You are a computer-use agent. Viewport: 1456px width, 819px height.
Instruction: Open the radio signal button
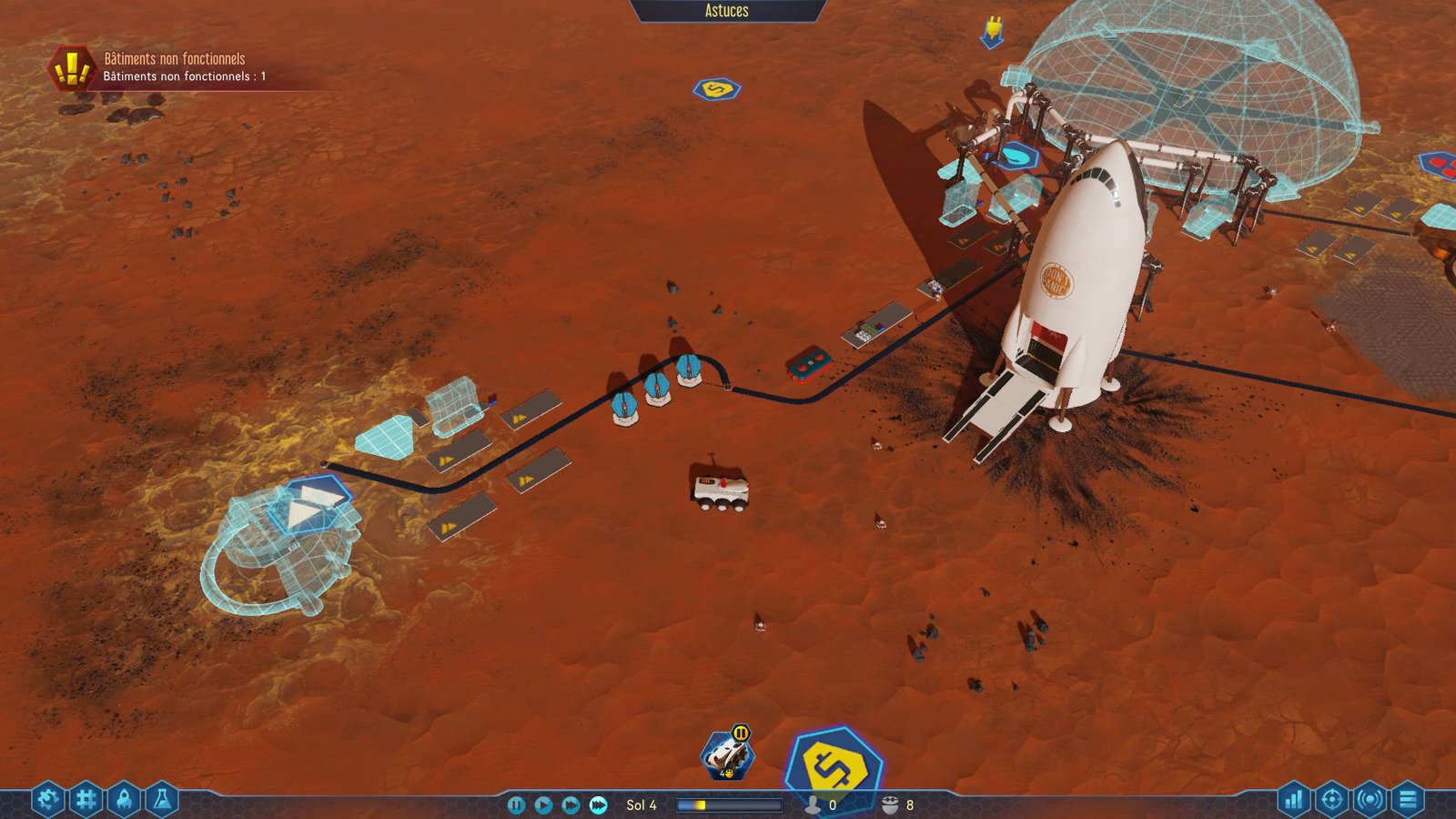(1370, 800)
